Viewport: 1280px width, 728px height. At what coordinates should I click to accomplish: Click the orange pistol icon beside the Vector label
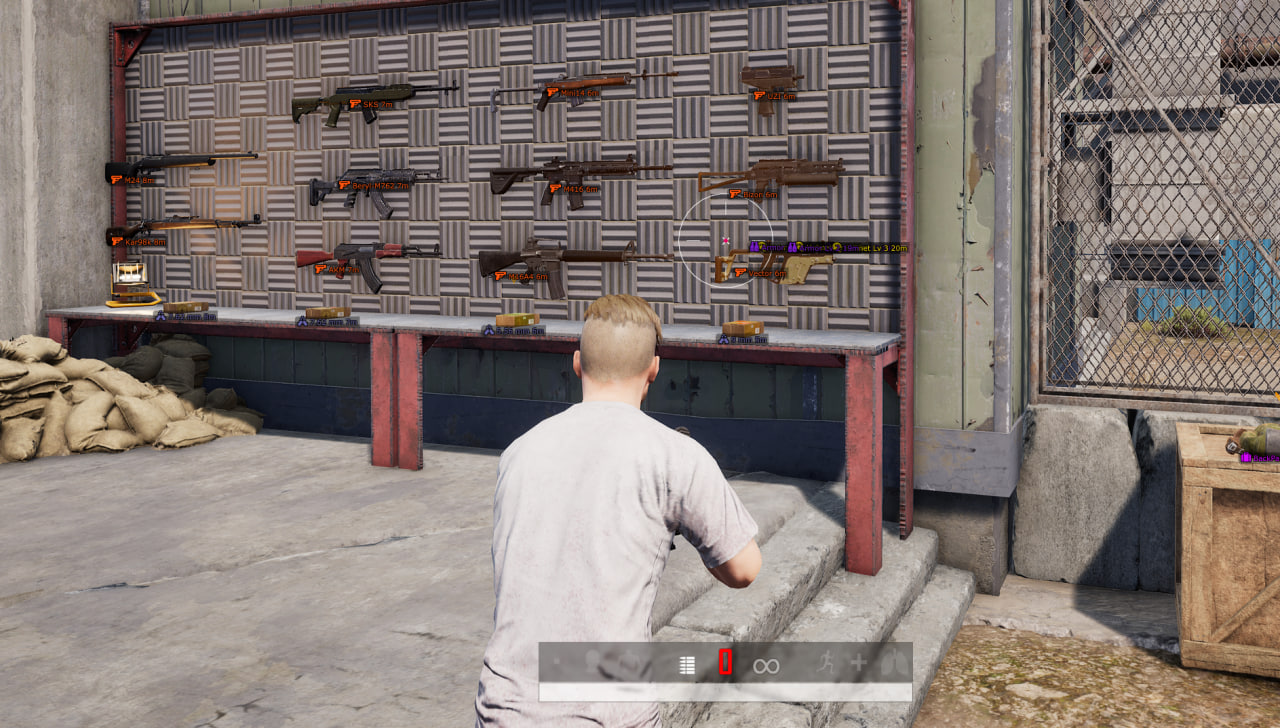point(739,272)
